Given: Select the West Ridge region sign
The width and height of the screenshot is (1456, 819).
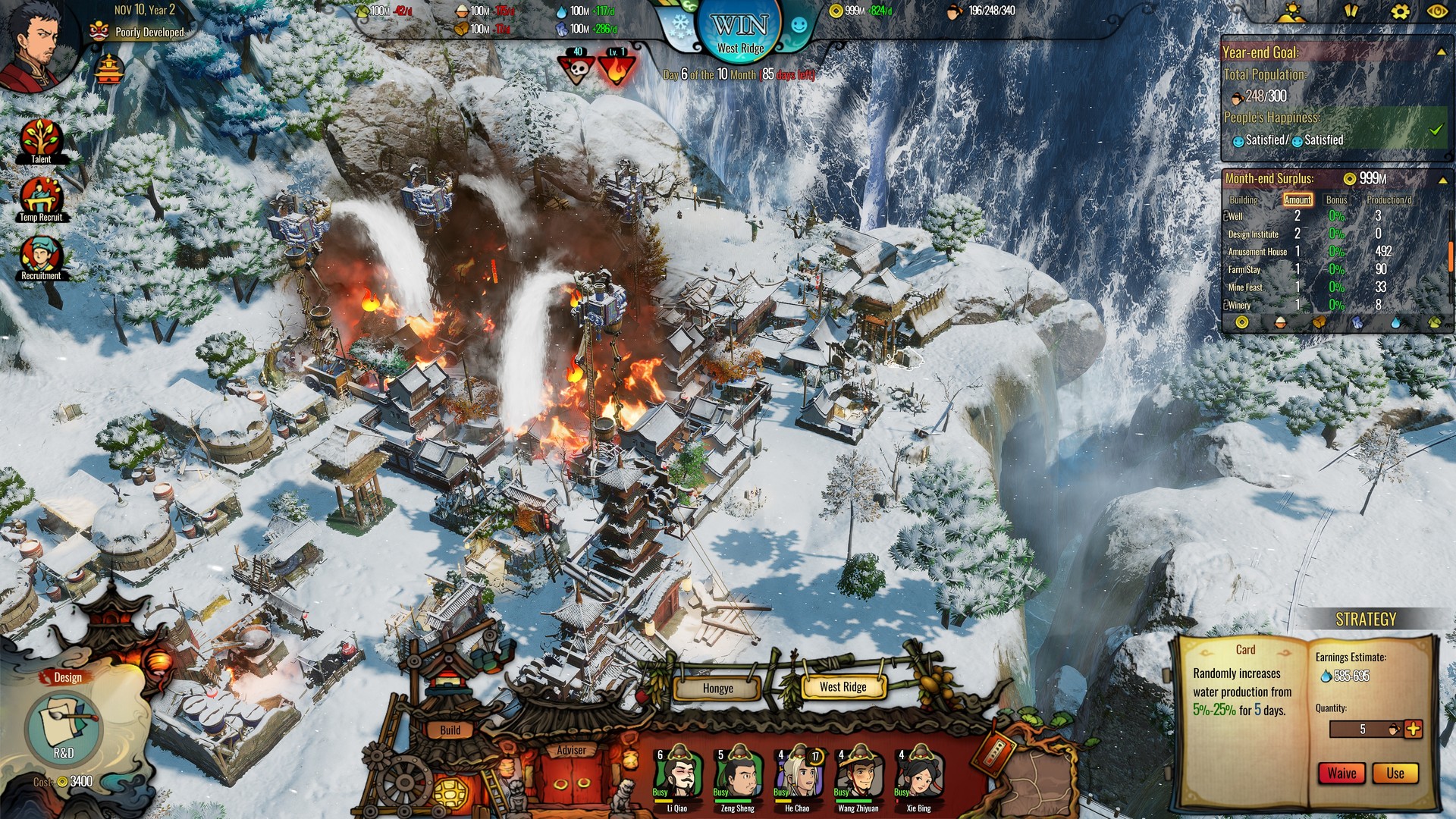Looking at the screenshot, I should (843, 686).
